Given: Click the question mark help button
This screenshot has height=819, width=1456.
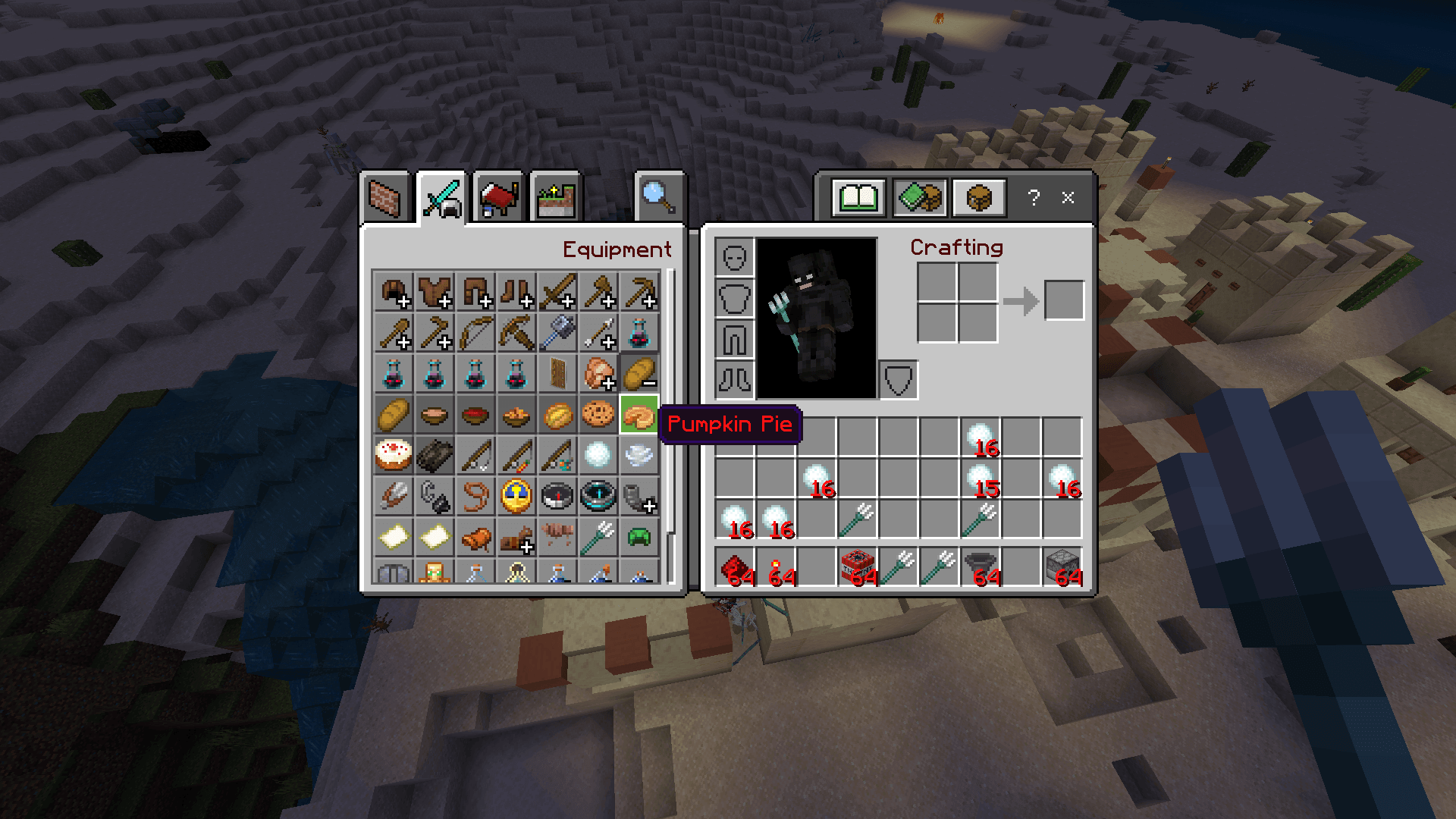Looking at the screenshot, I should pos(1034,198).
